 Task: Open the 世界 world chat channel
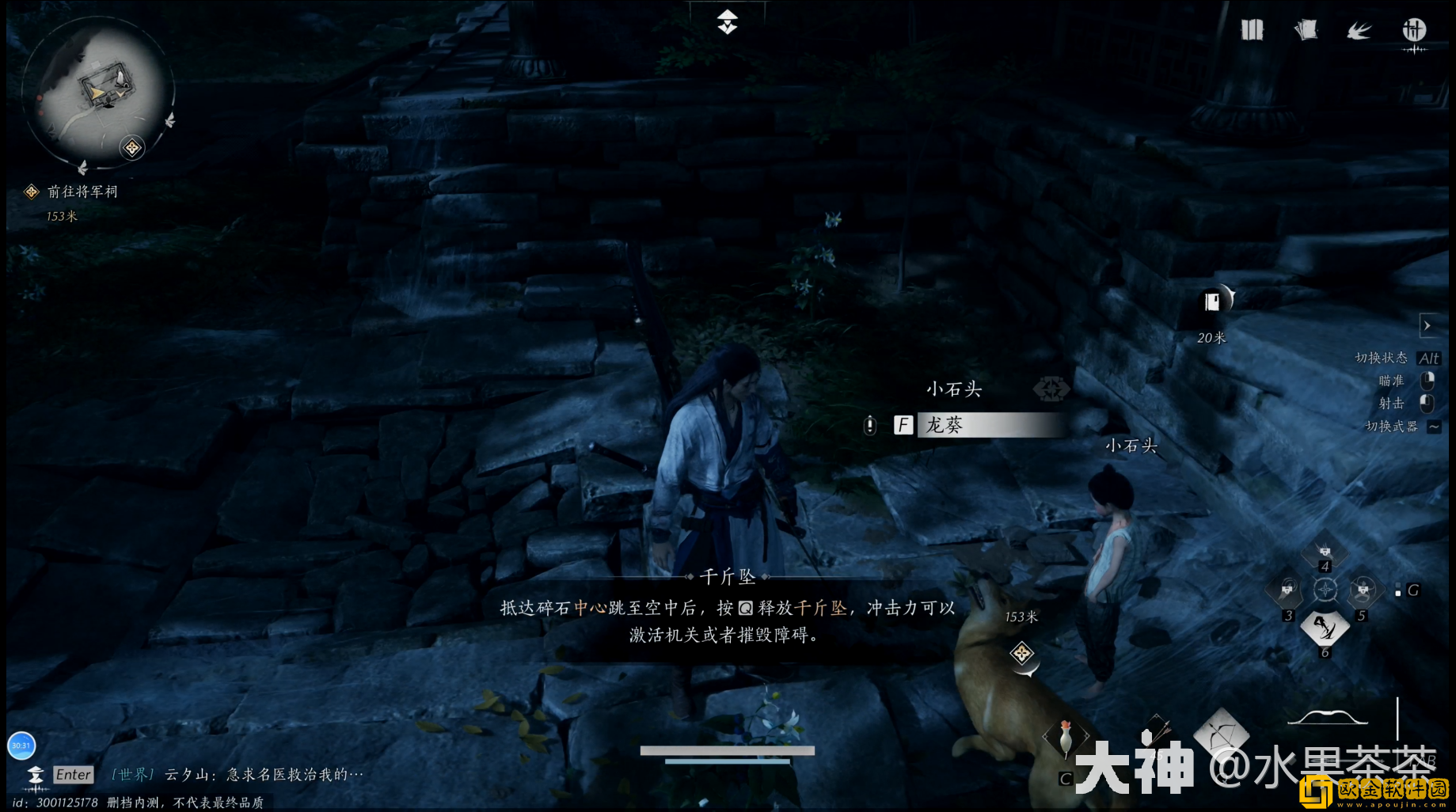tap(133, 774)
